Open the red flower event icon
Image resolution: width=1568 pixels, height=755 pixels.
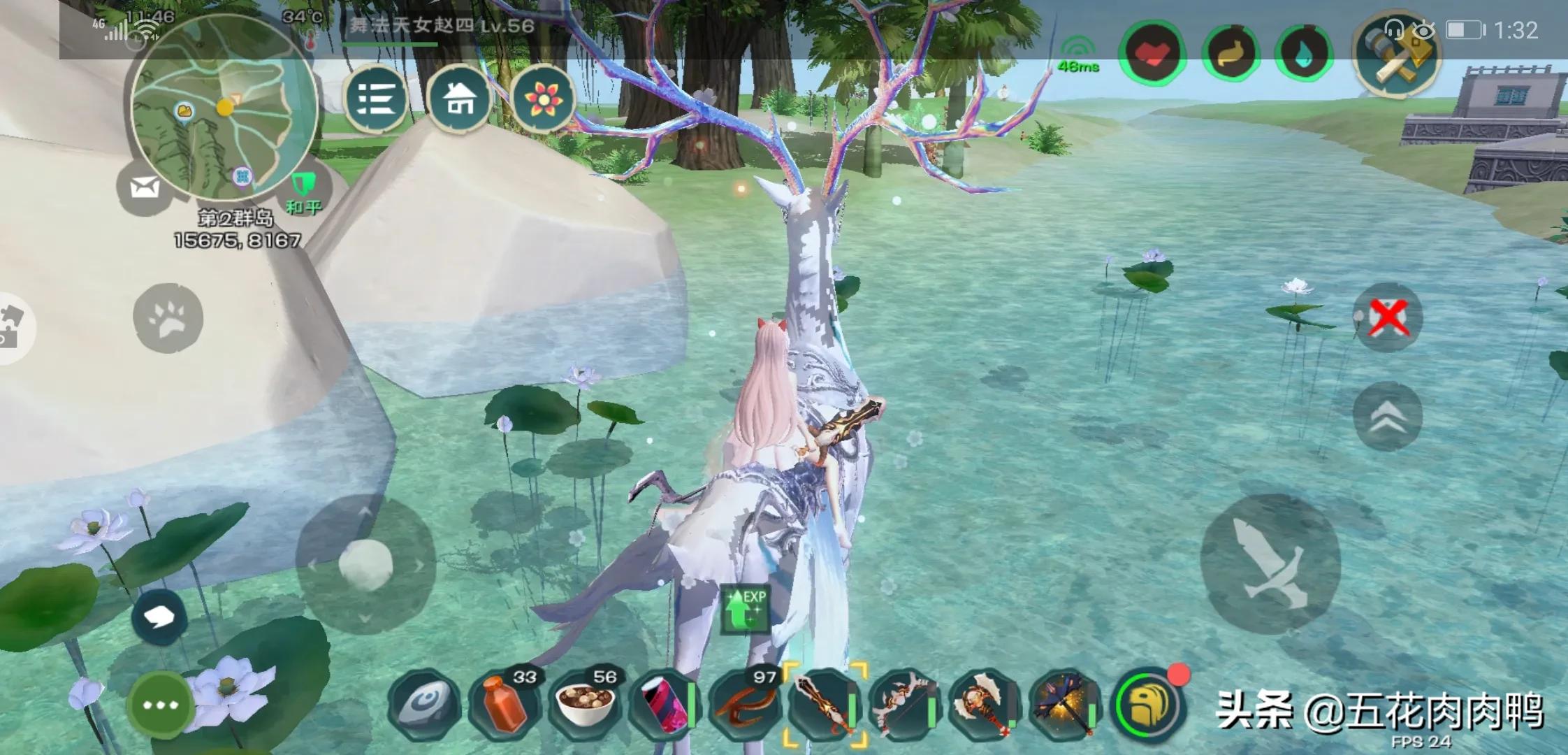pyautogui.click(x=543, y=99)
